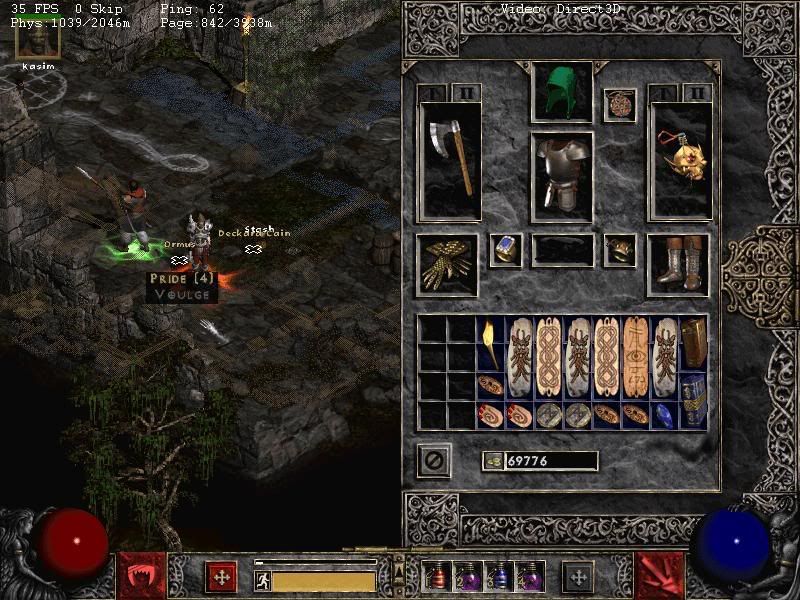Screen dimensions: 800x600
Task: Select the Horadric Cube box item
Action: [694, 344]
